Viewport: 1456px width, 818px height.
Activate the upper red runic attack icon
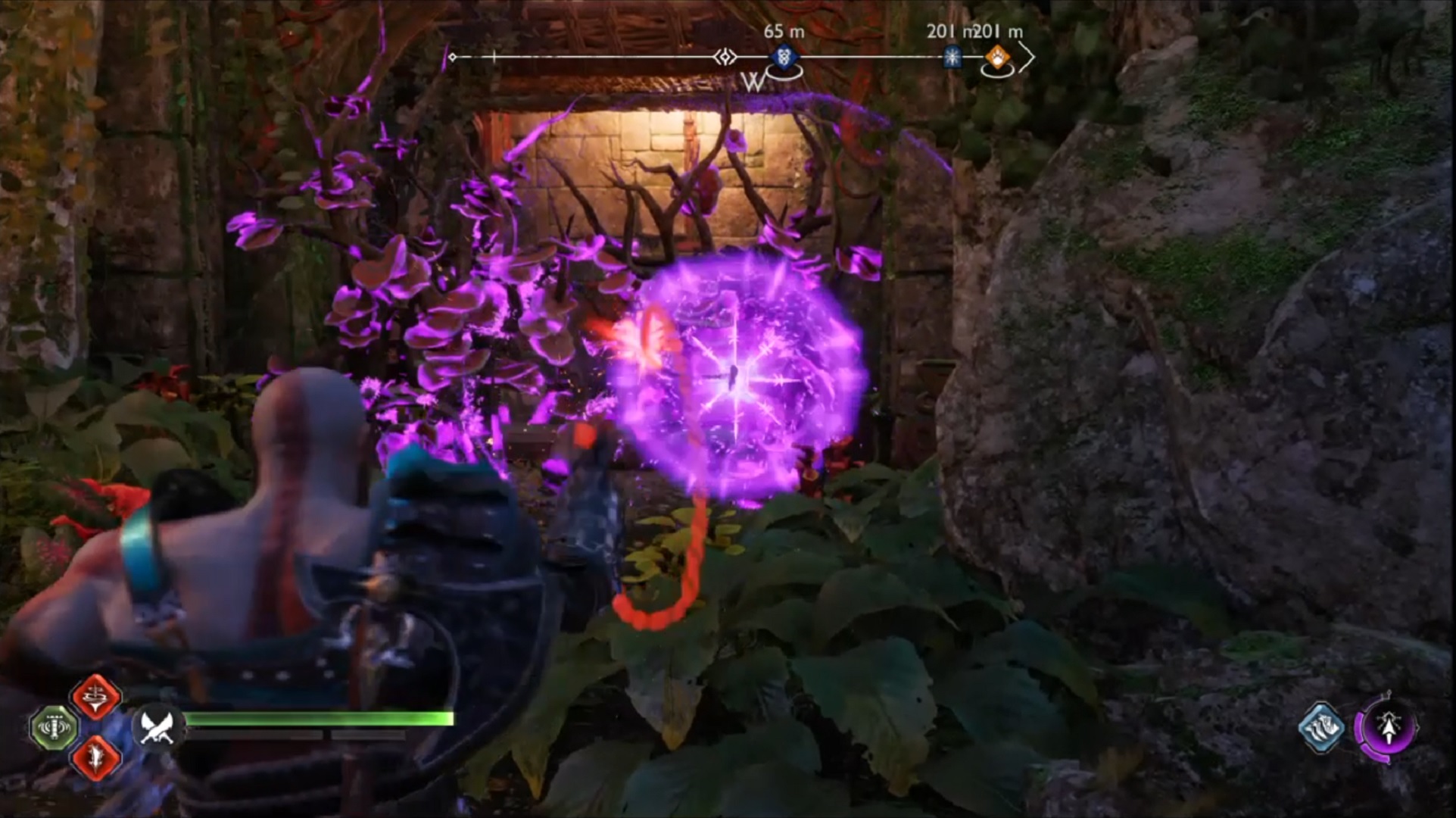[x=96, y=695]
